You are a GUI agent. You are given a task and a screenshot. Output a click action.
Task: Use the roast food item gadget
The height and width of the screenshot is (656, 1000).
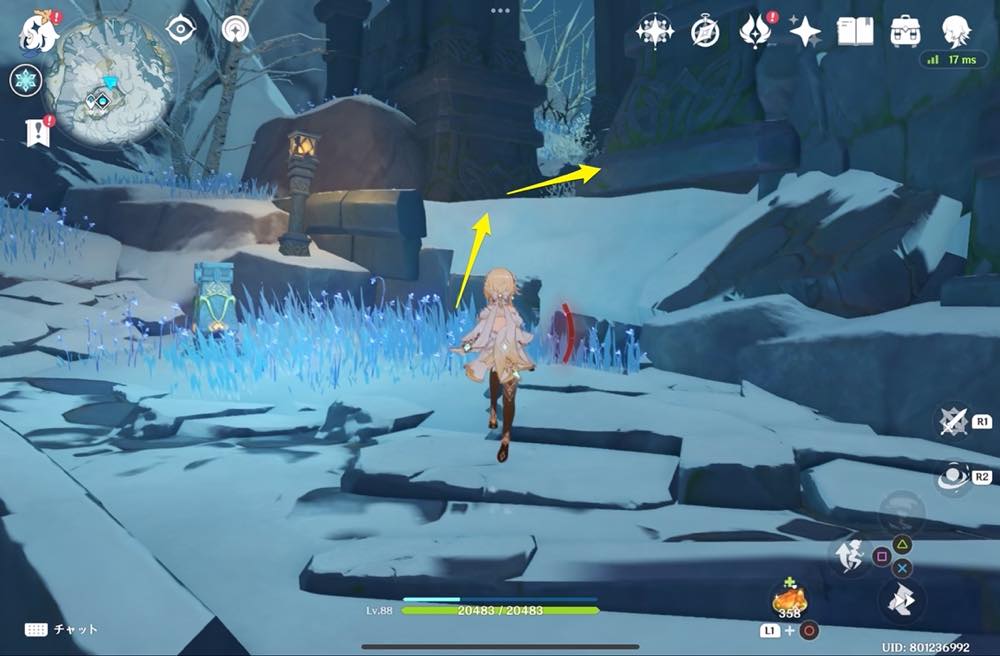(x=788, y=600)
